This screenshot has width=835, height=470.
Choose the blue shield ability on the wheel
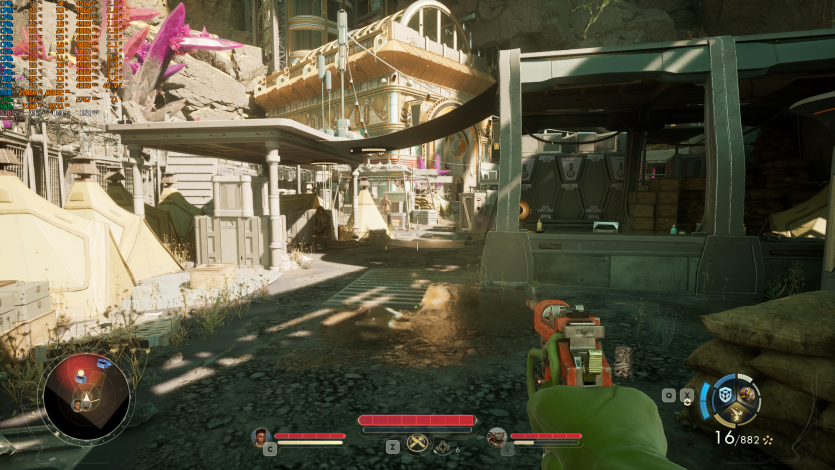point(724,394)
